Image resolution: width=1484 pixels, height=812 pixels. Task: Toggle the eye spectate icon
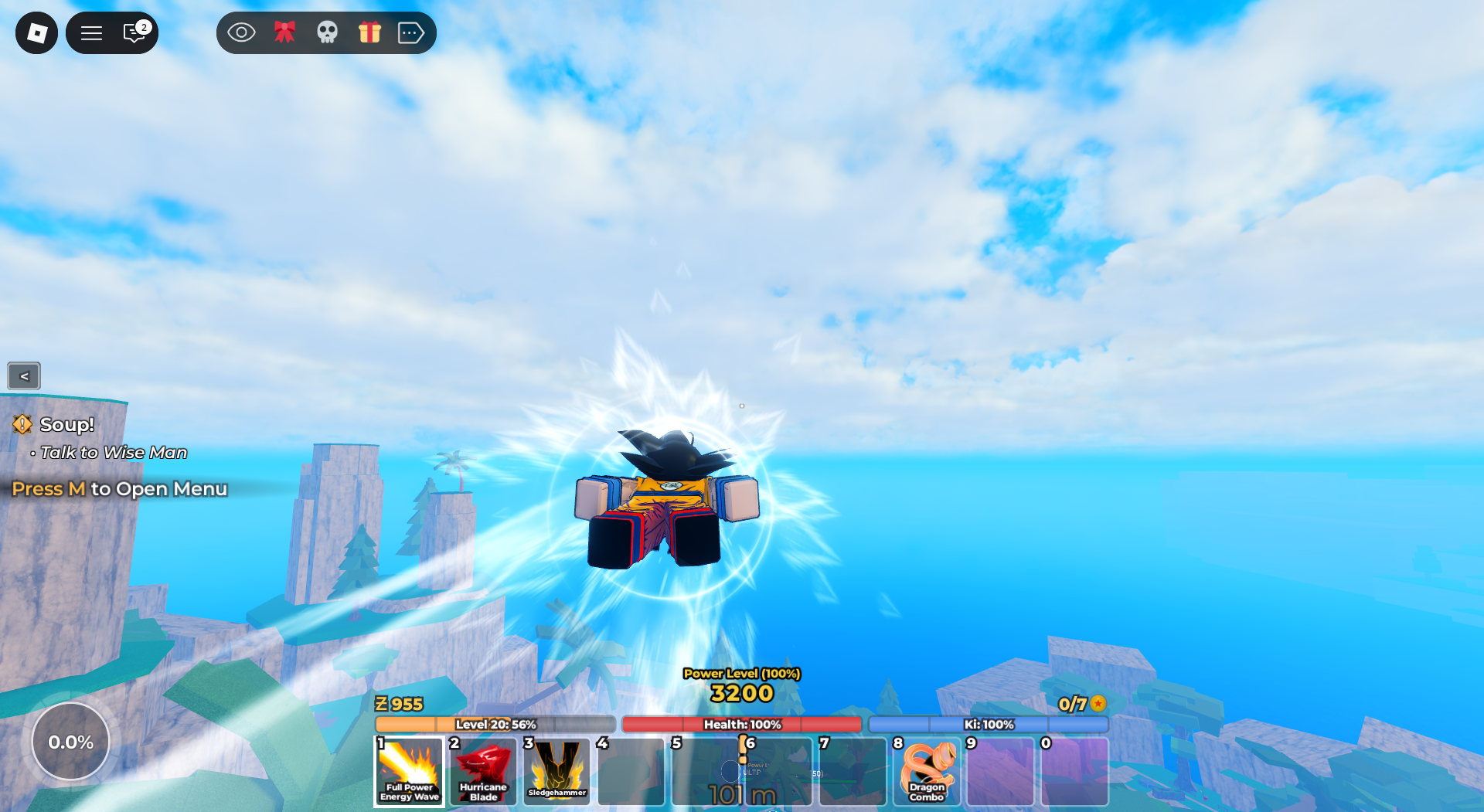(x=242, y=32)
